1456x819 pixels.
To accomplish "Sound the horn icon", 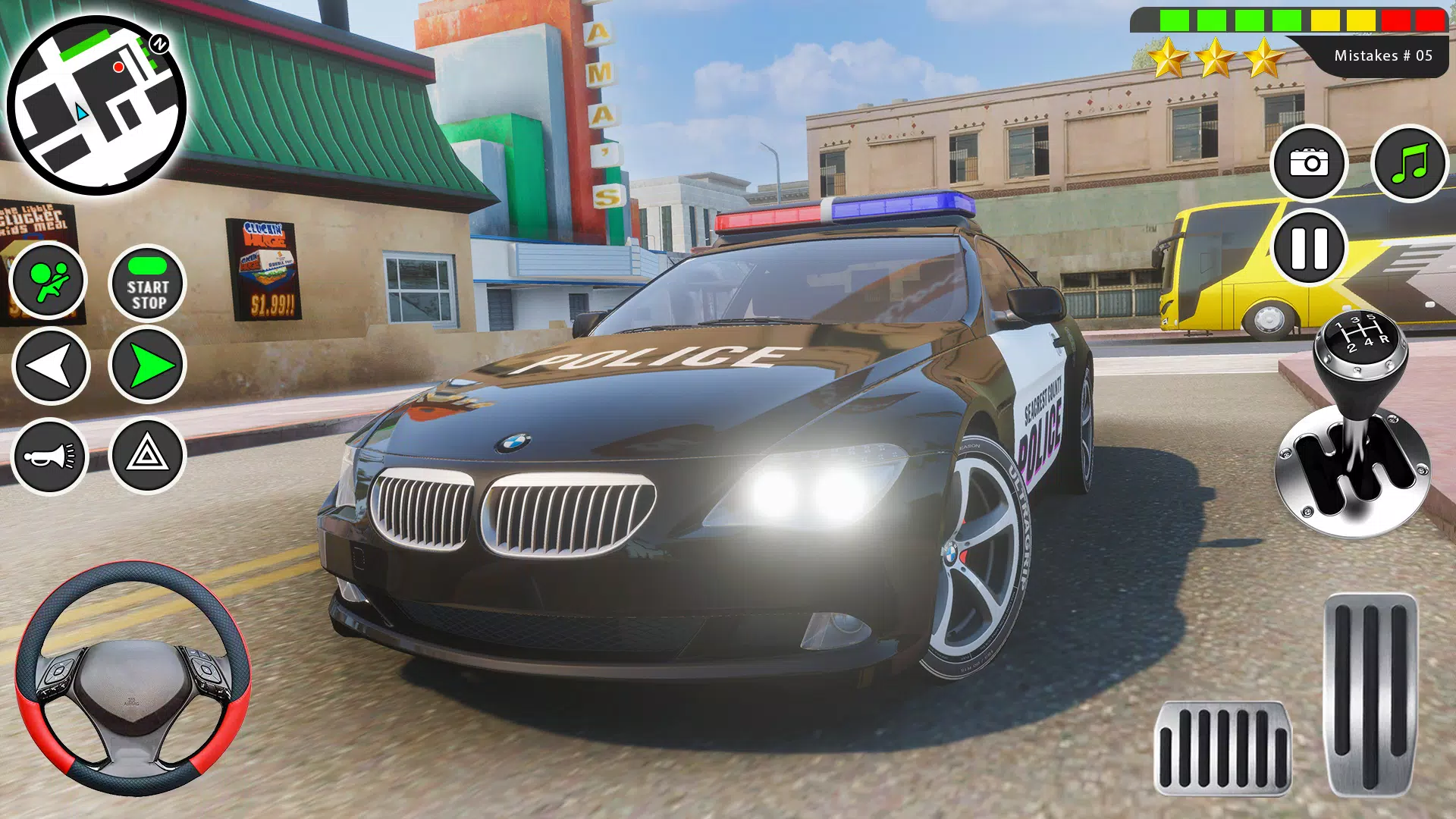I will 50,458.
